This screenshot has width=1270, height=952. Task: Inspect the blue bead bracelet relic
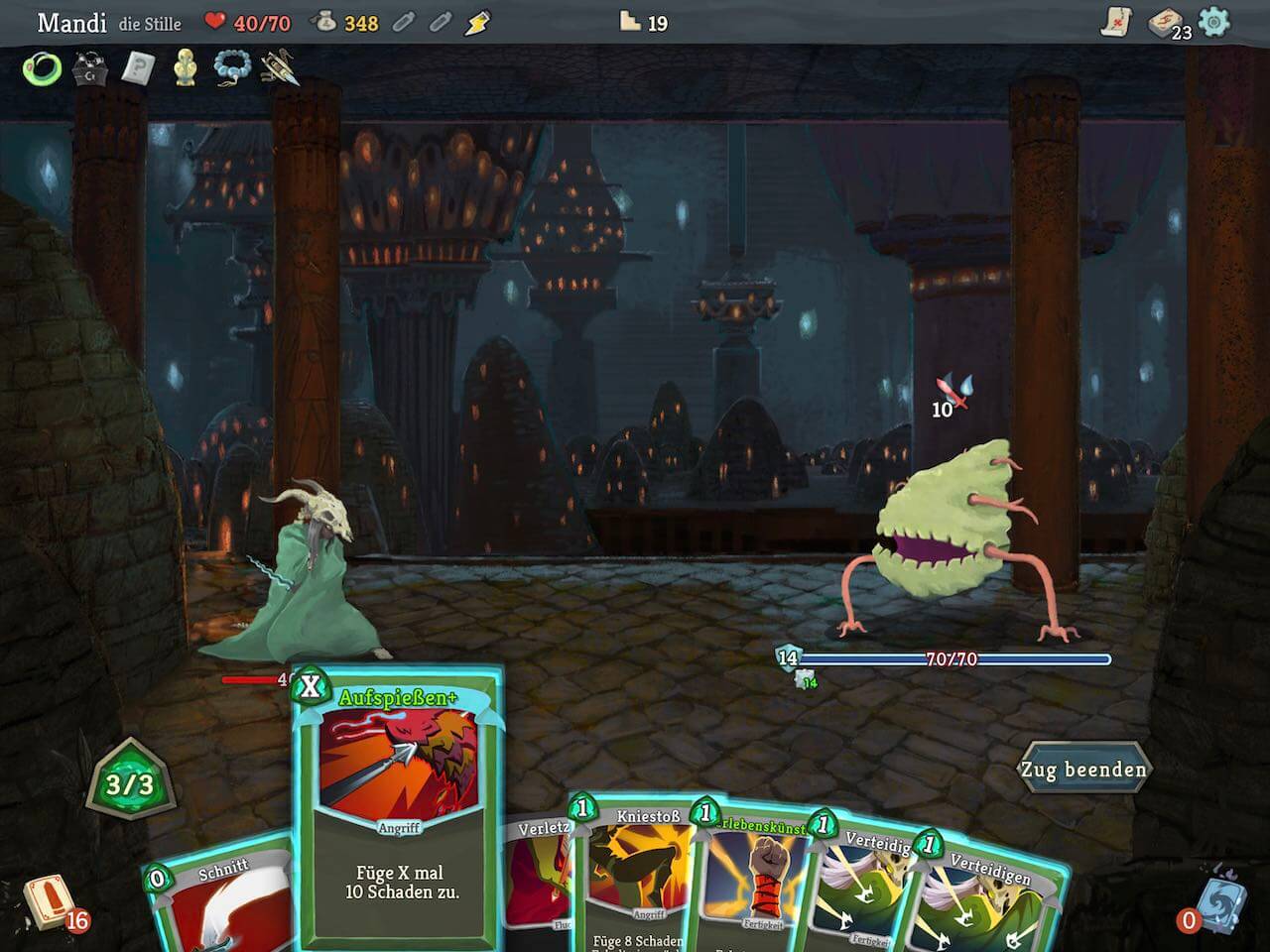click(231, 68)
